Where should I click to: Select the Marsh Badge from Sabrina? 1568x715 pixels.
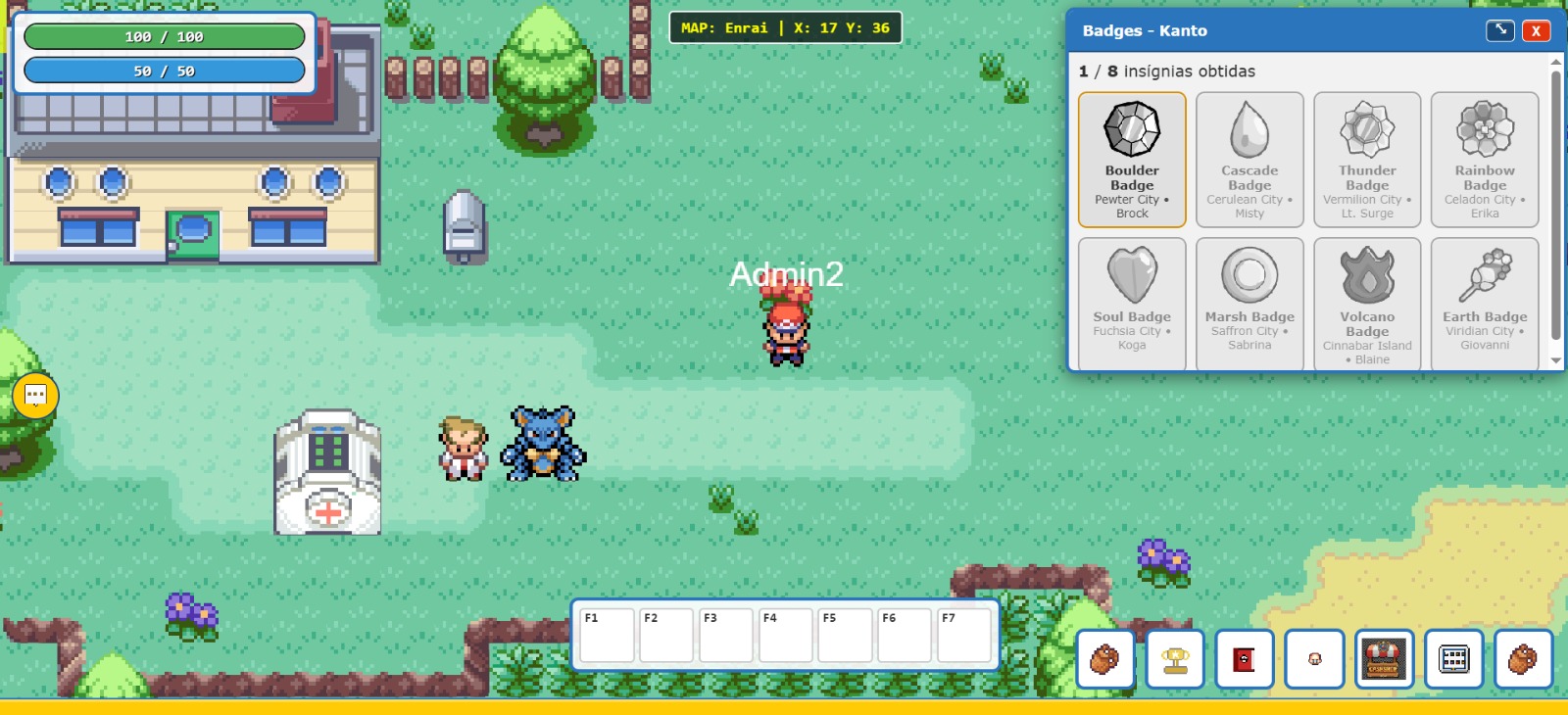[1249, 302]
